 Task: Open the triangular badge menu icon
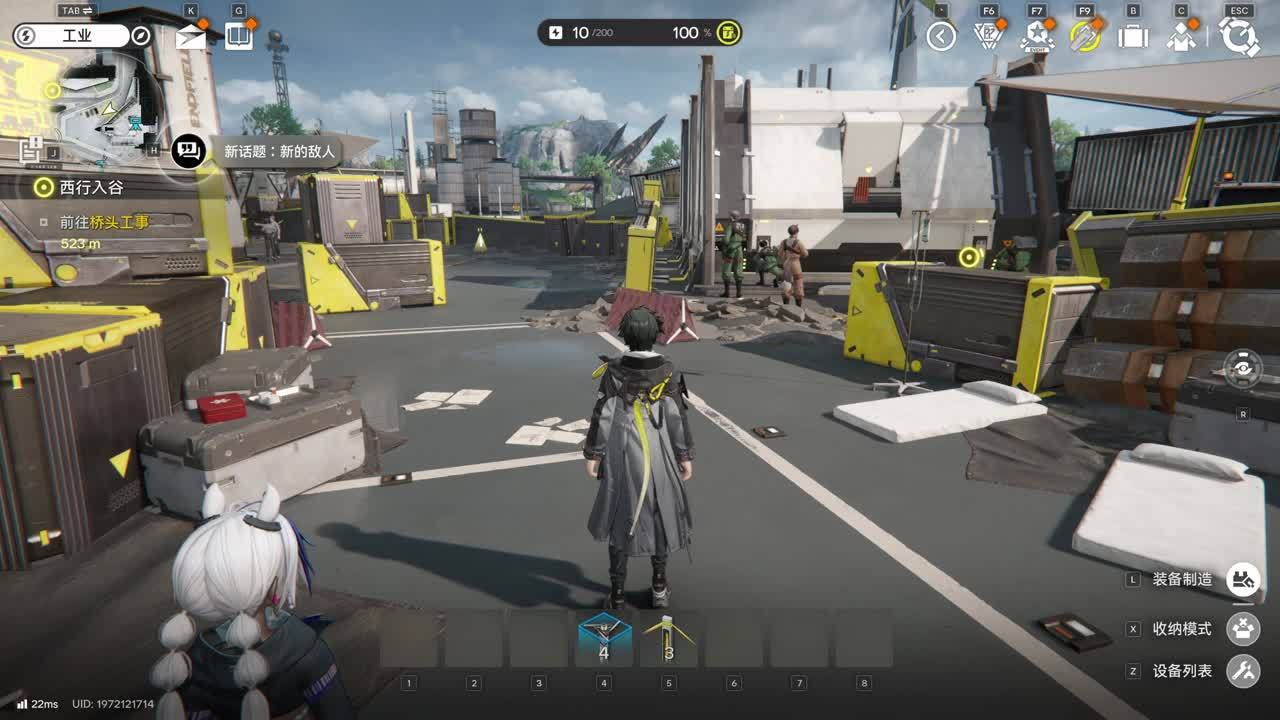(x=988, y=37)
